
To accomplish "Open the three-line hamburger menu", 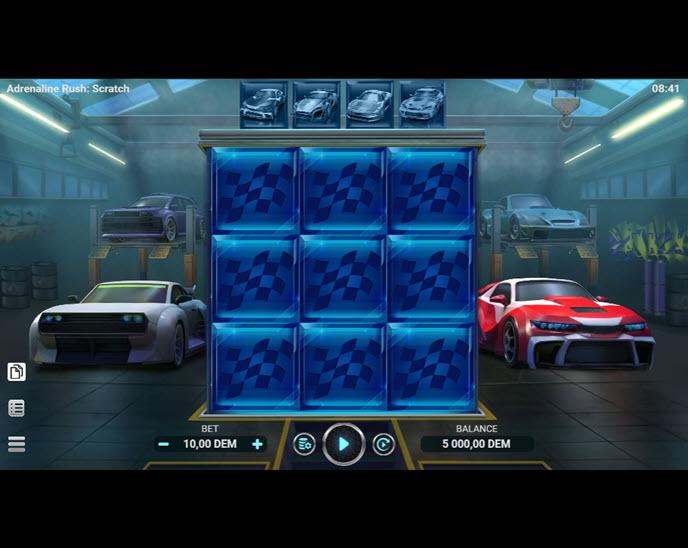I will (16, 444).
